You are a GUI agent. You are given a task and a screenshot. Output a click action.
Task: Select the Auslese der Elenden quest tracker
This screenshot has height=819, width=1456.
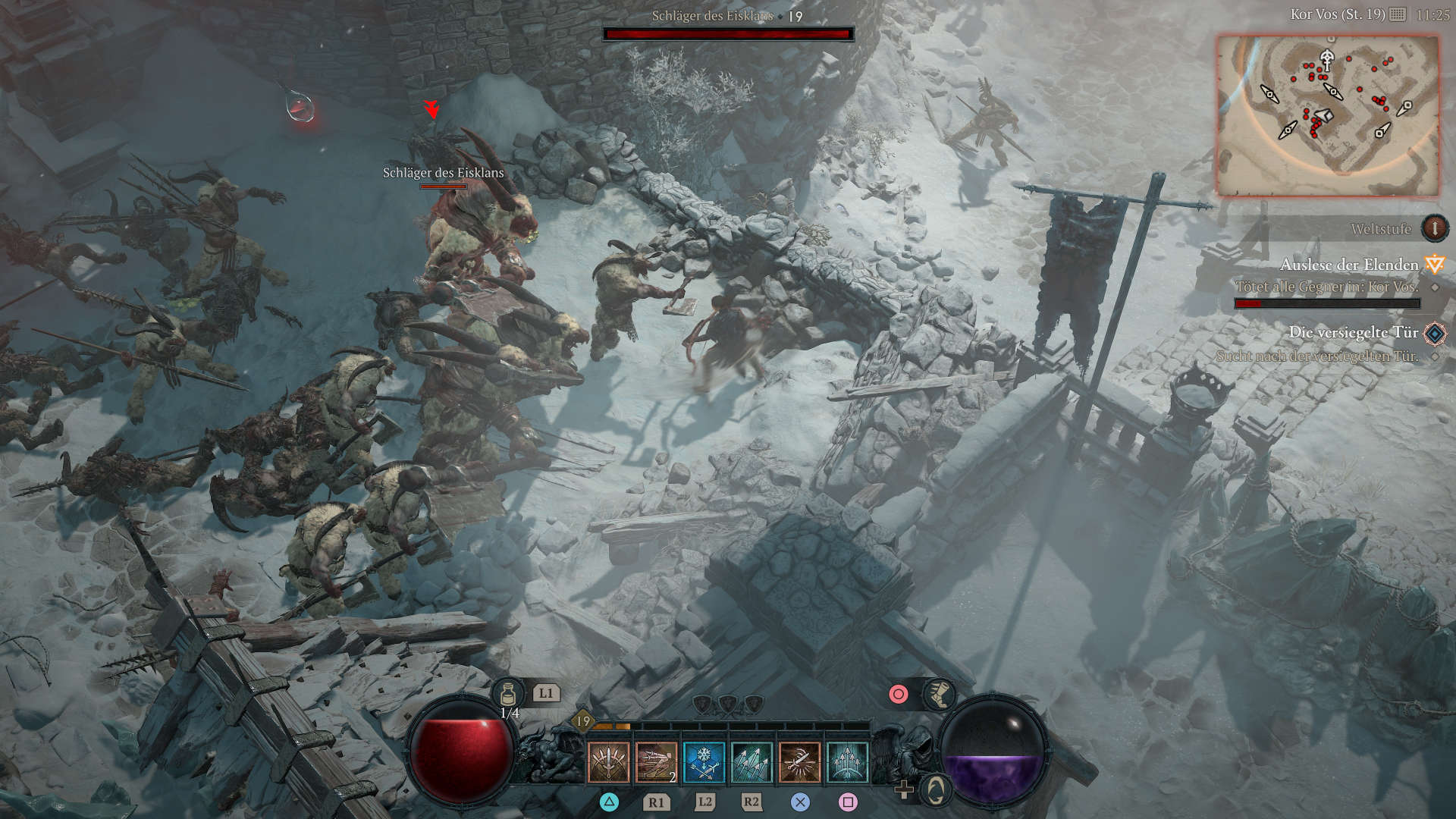1349,265
